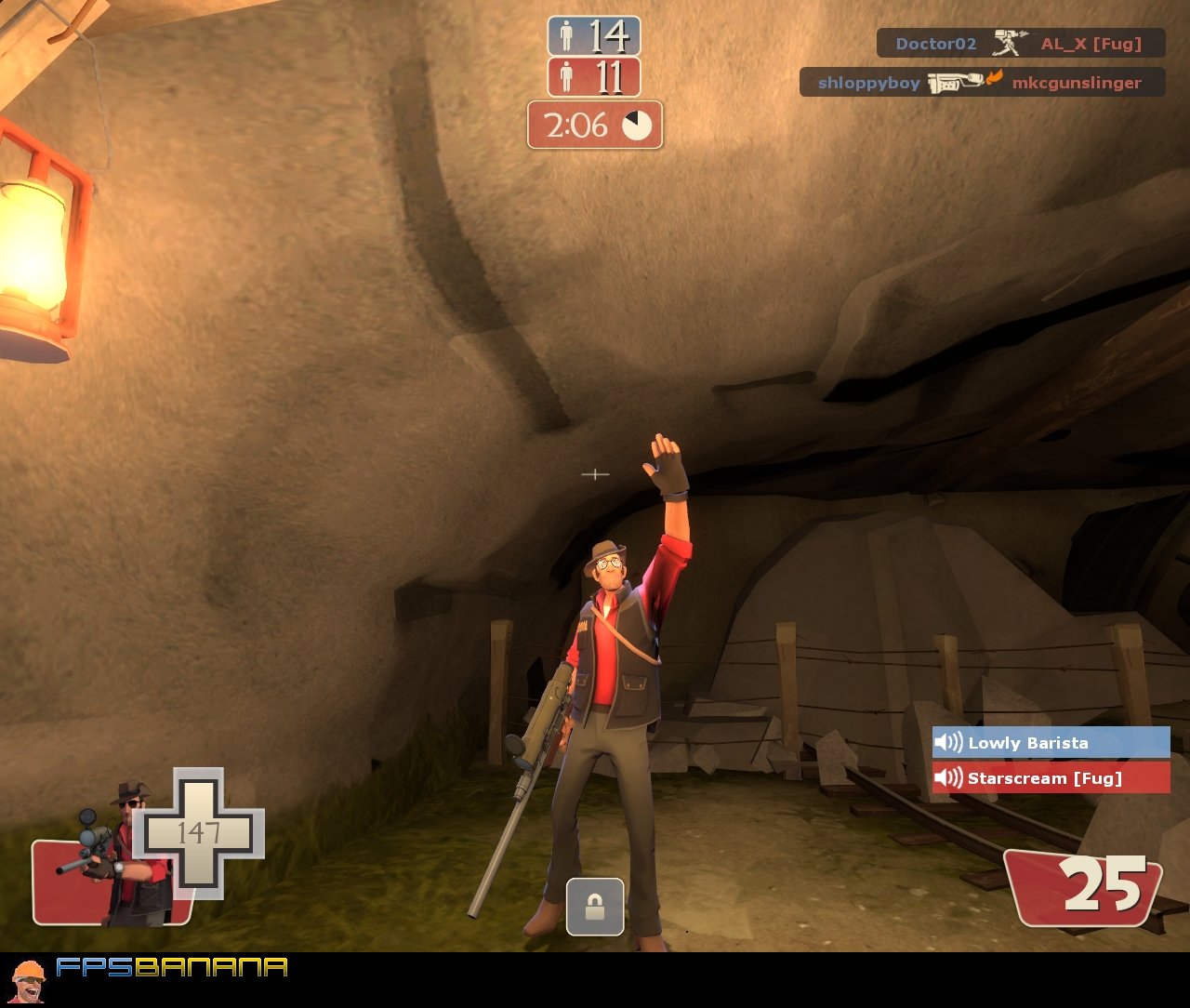Click the pie-shaped round timer indicator

click(636, 127)
